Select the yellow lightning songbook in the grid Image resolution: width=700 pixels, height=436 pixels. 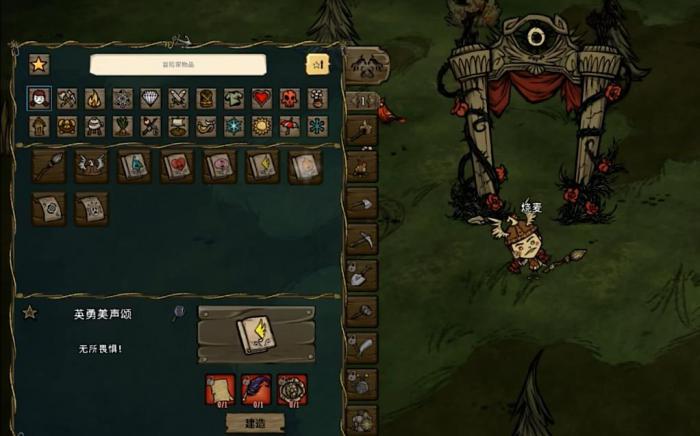(262, 166)
